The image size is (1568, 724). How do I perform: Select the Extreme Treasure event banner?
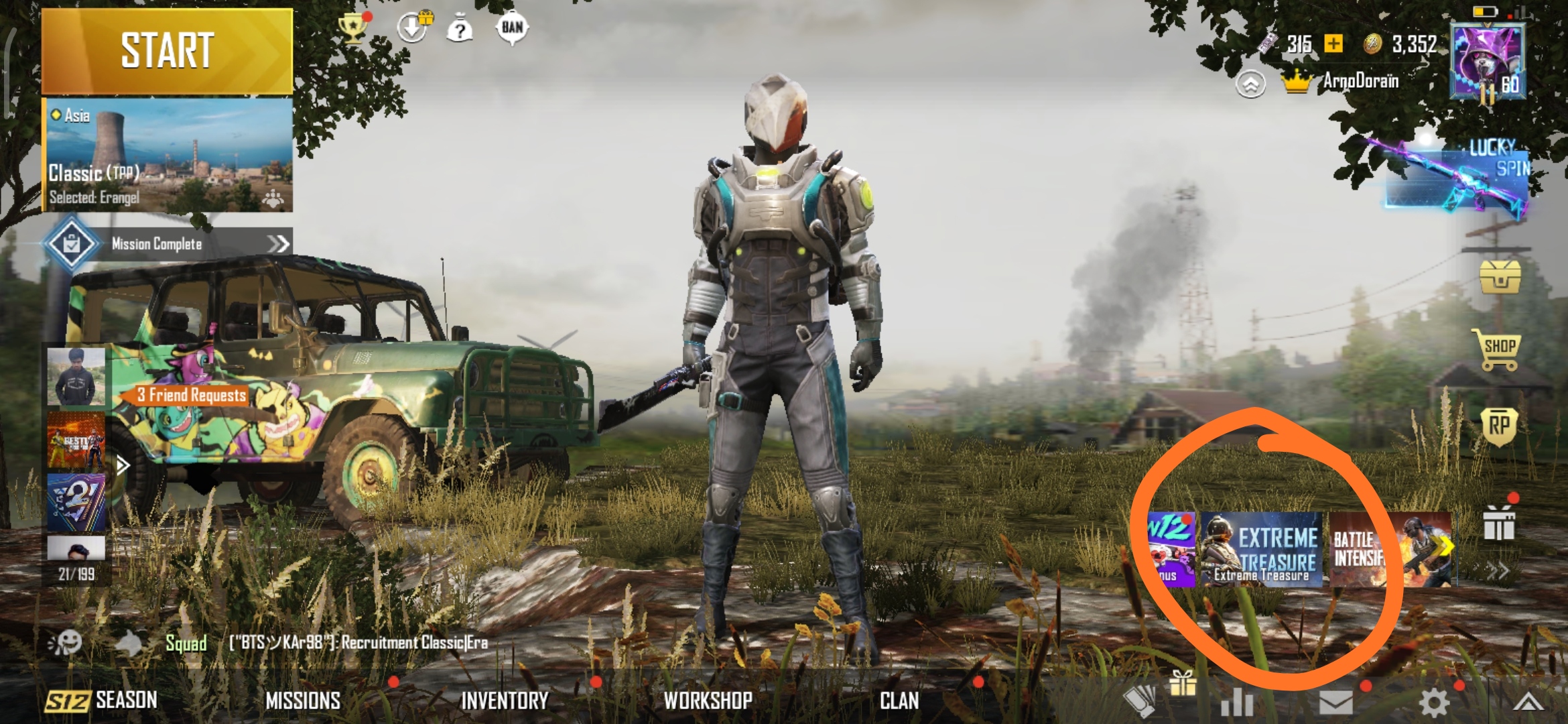(1261, 550)
